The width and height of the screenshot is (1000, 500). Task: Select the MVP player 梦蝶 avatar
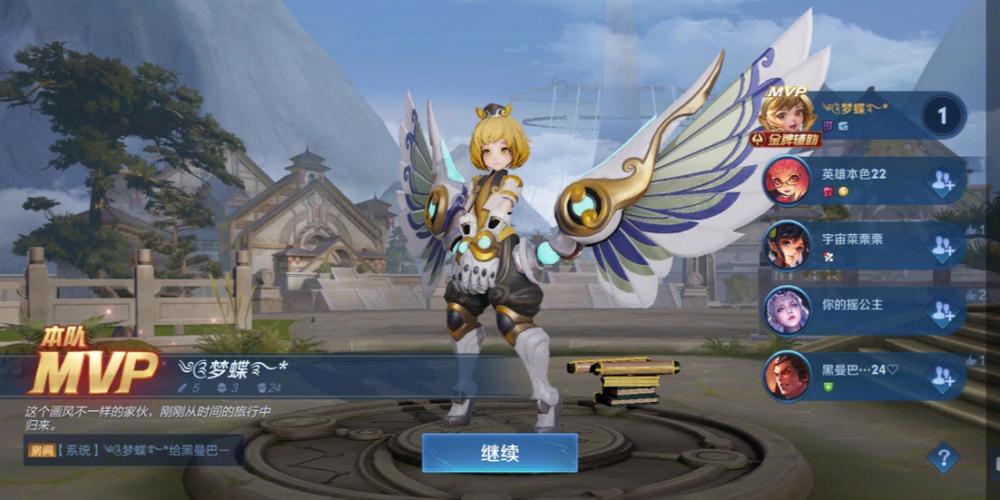click(788, 115)
